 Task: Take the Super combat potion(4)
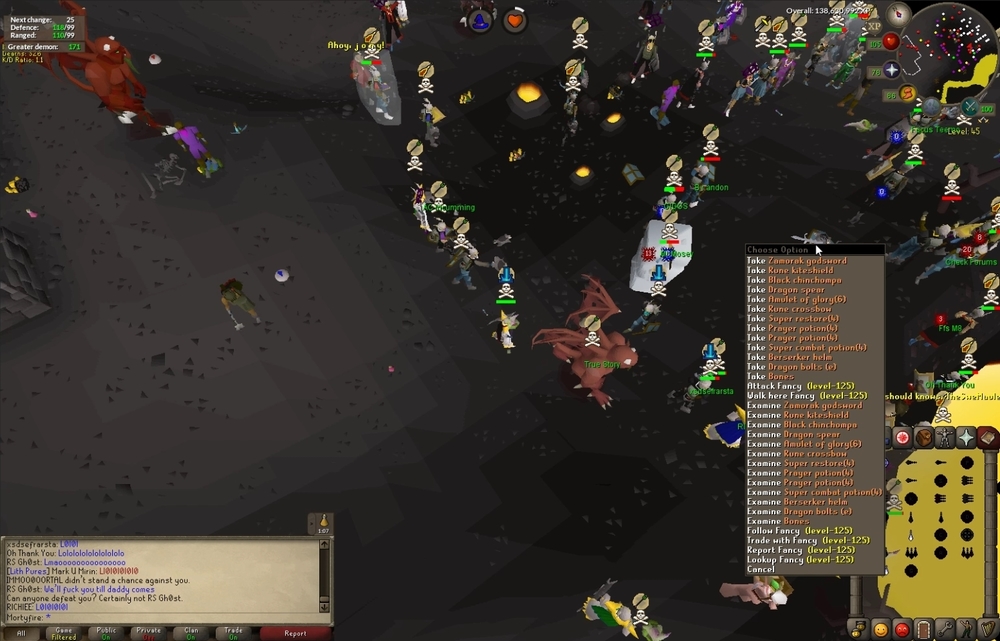[806, 348]
